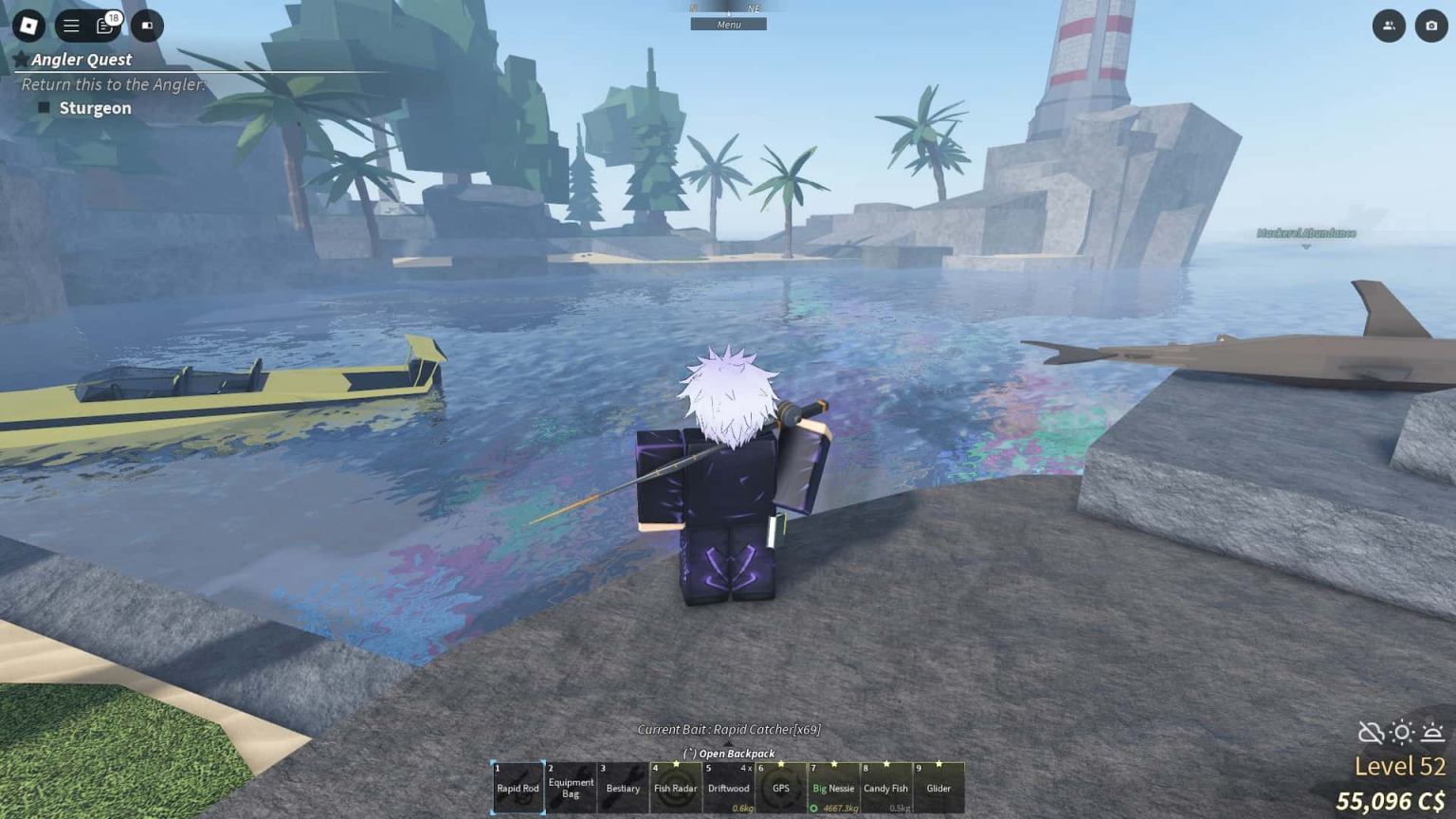The height and width of the screenshot is (819, 1456).
Task: Click the friends button at top right
Action: point(1389,26)
